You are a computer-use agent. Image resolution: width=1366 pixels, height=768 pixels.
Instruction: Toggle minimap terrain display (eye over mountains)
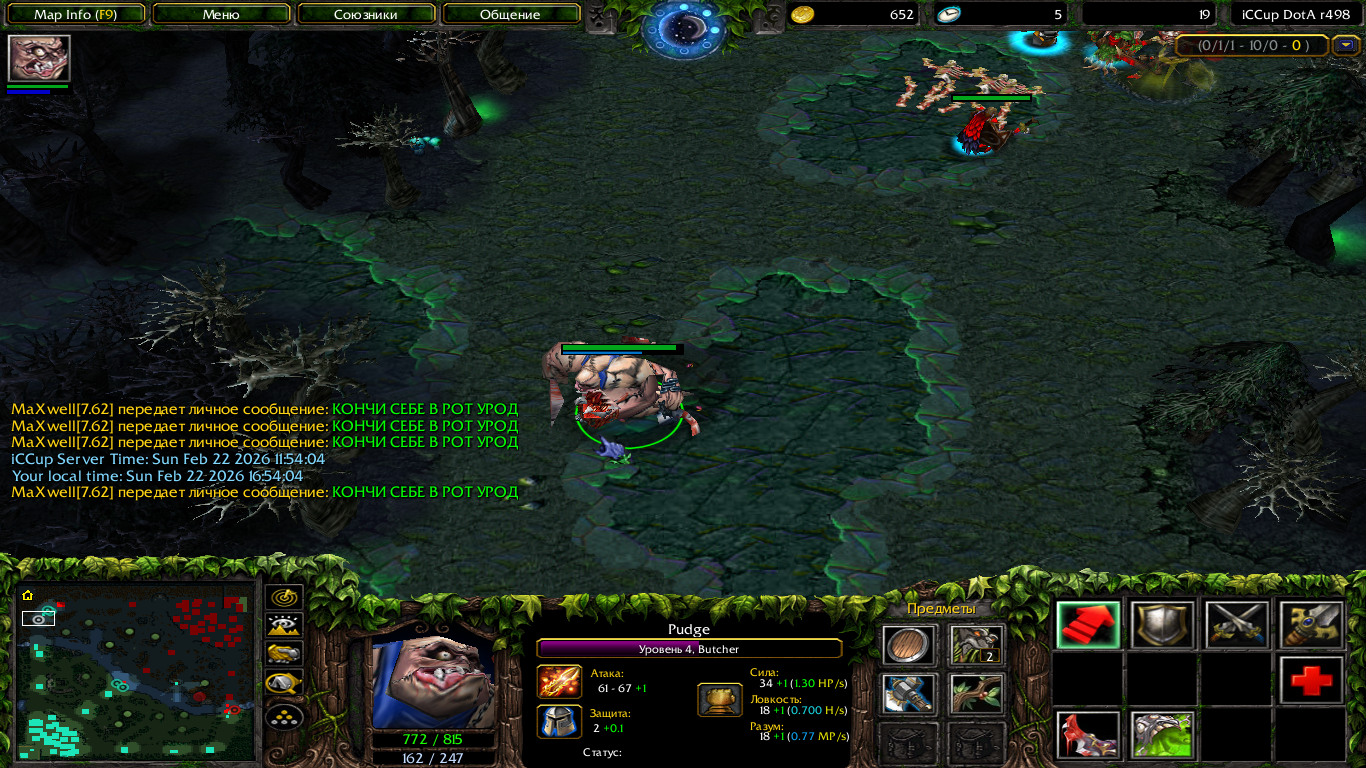coord(285,627)
